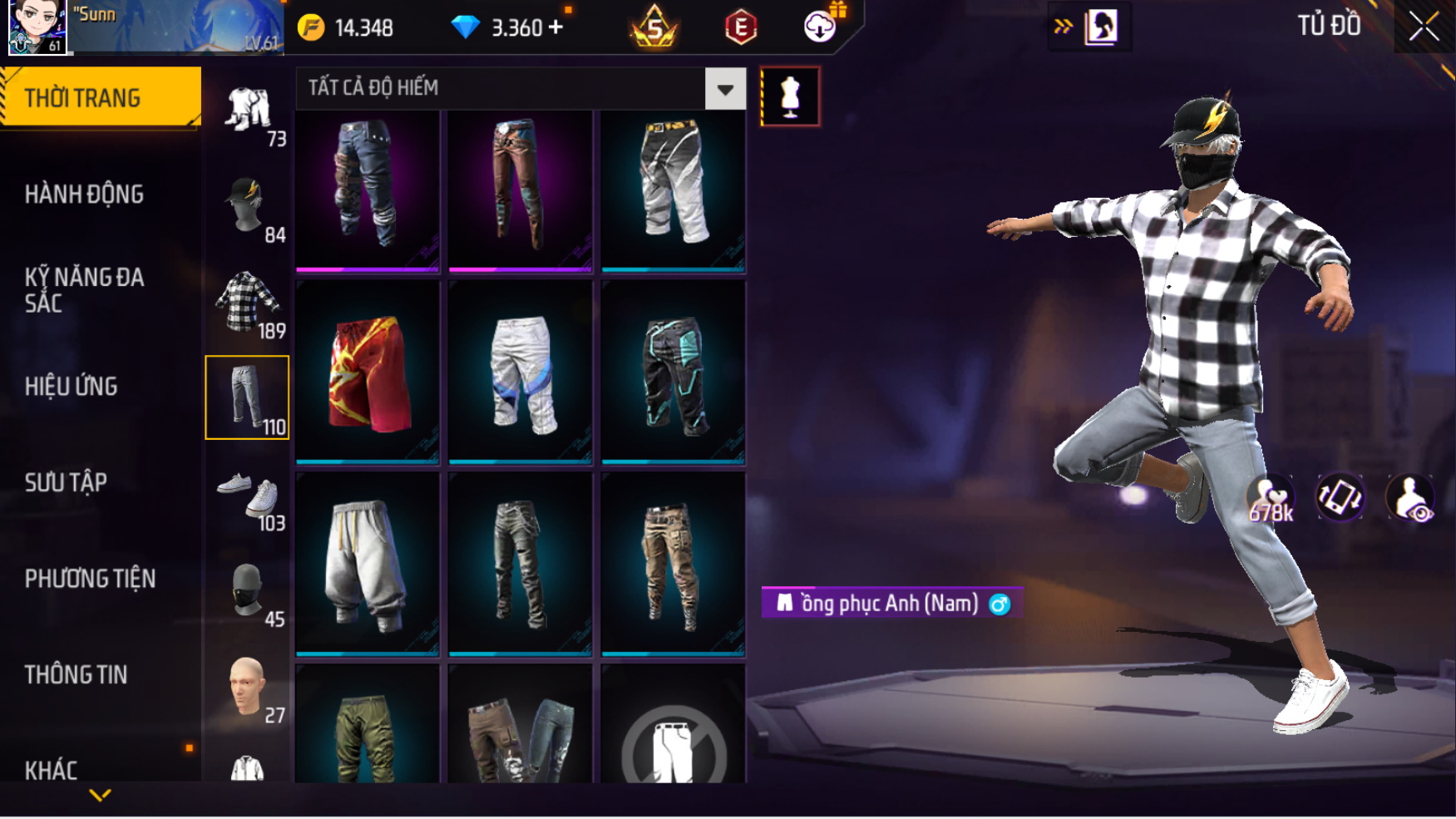Select the white baggy sweatpants item
The image size is (1456, 819).
tap(368, 564)
